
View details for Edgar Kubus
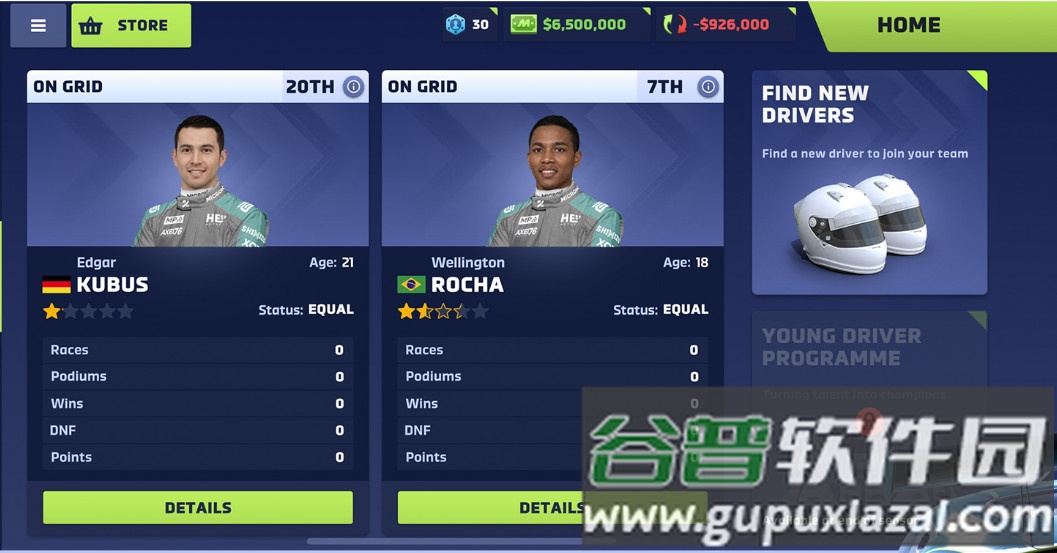point(197,508)
